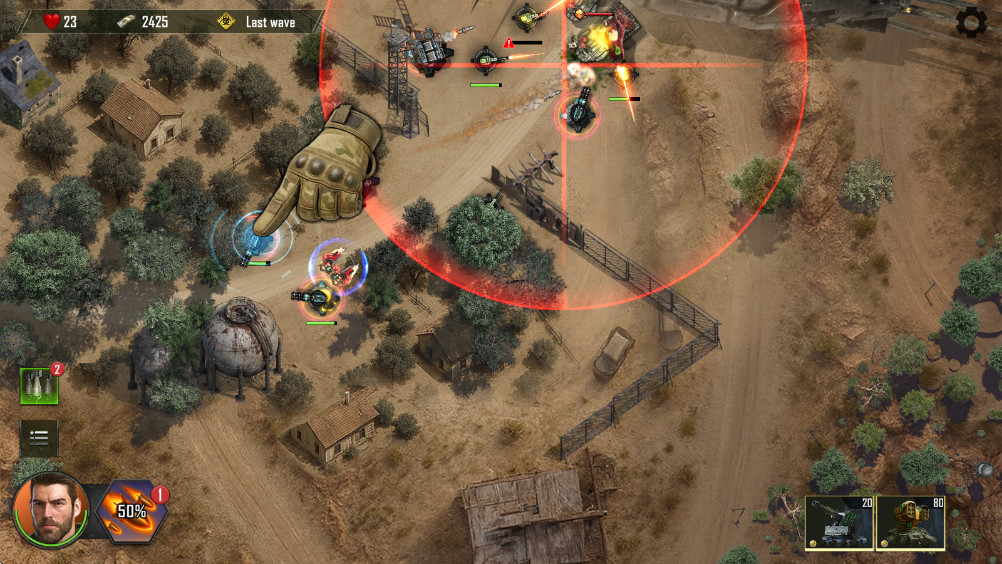Choose the rocket launcher tower costing 80
Screen dimensions: 1002x564
[x=909, y=523]
